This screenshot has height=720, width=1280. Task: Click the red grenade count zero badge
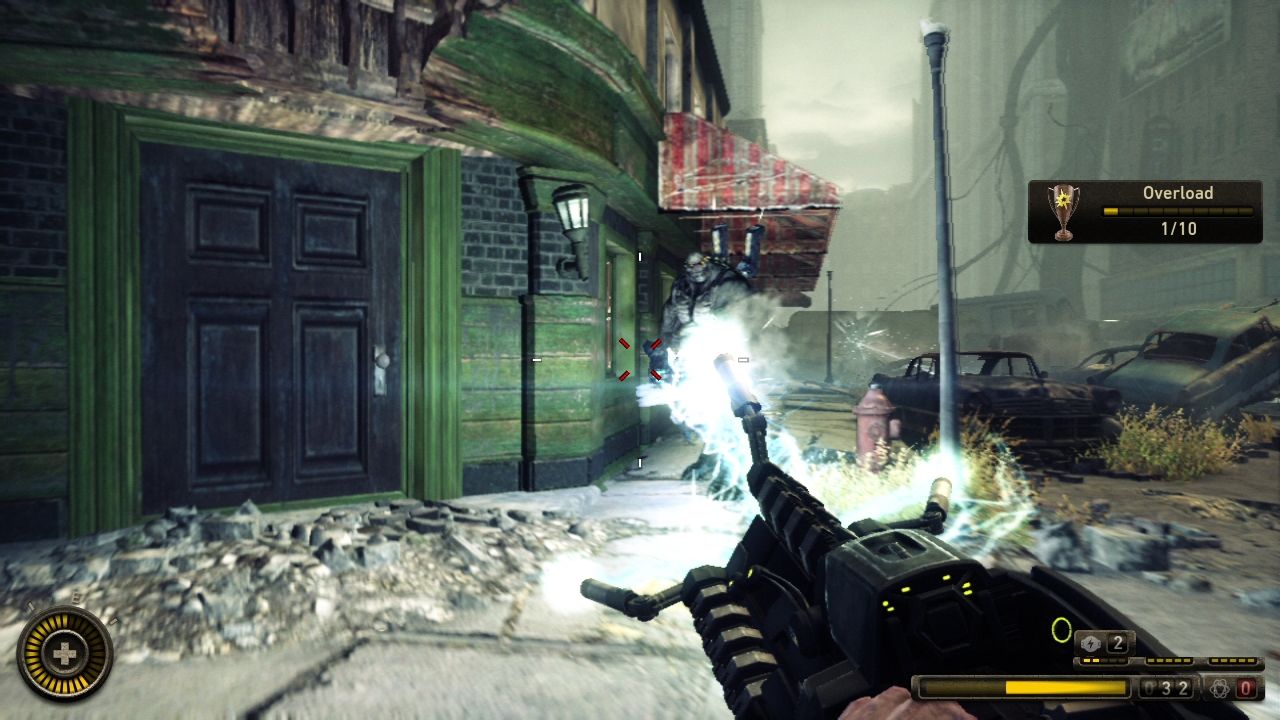(x=1246, y=689)
